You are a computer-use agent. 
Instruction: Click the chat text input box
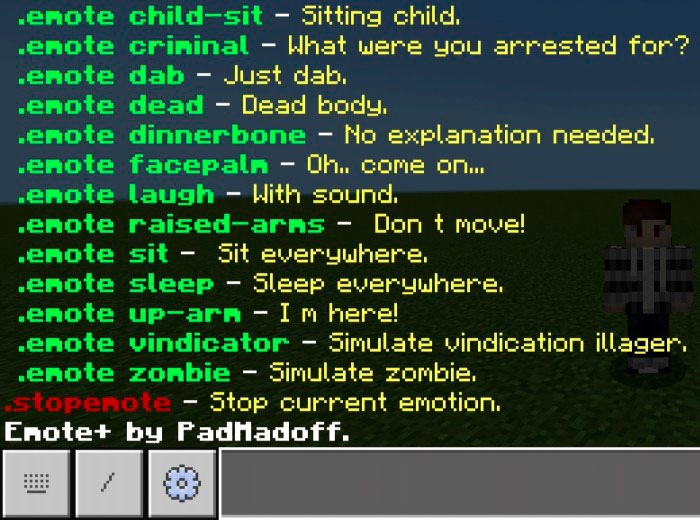tap(458, 483)
